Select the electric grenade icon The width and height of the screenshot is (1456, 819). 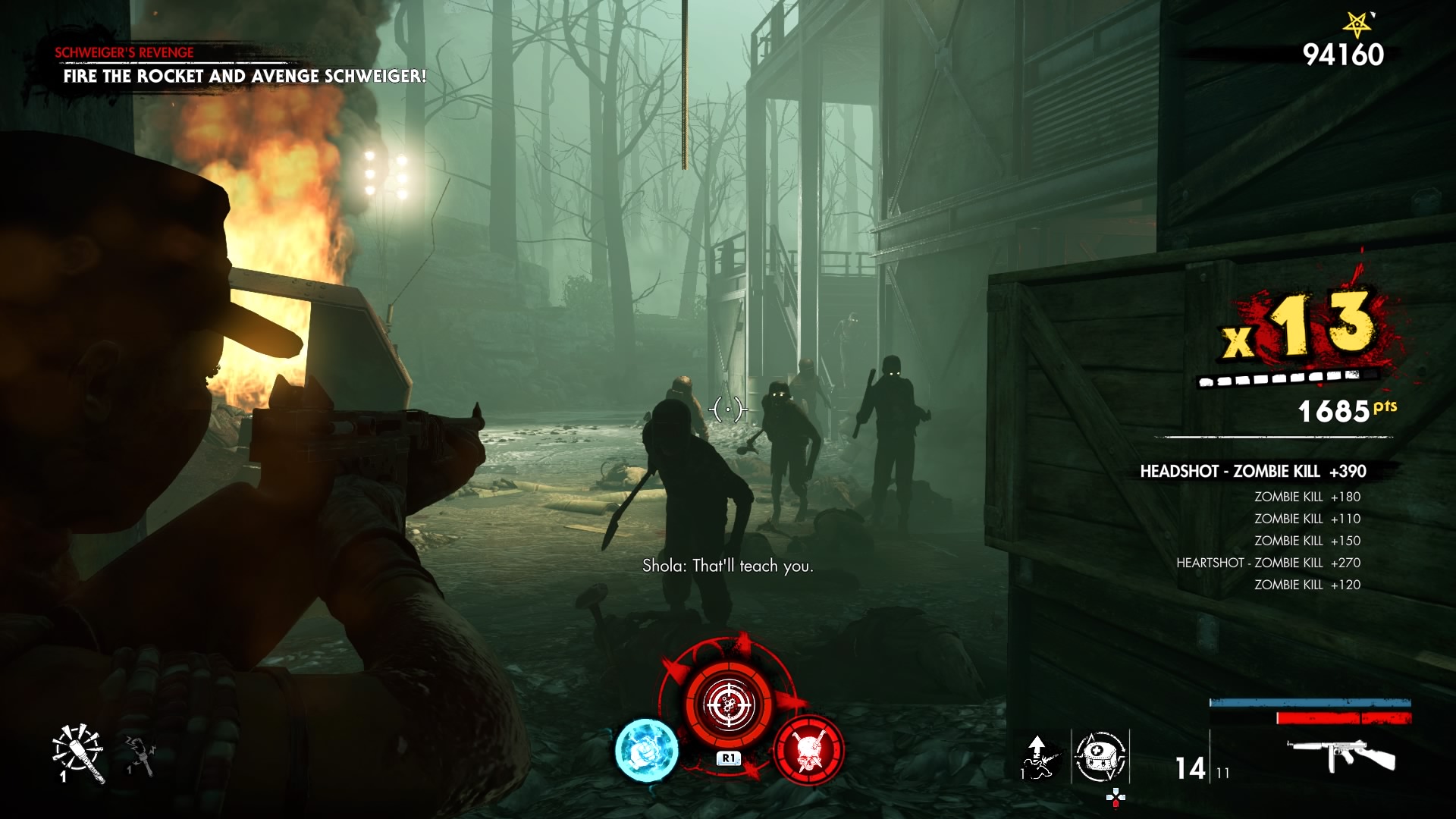(140, 755)
